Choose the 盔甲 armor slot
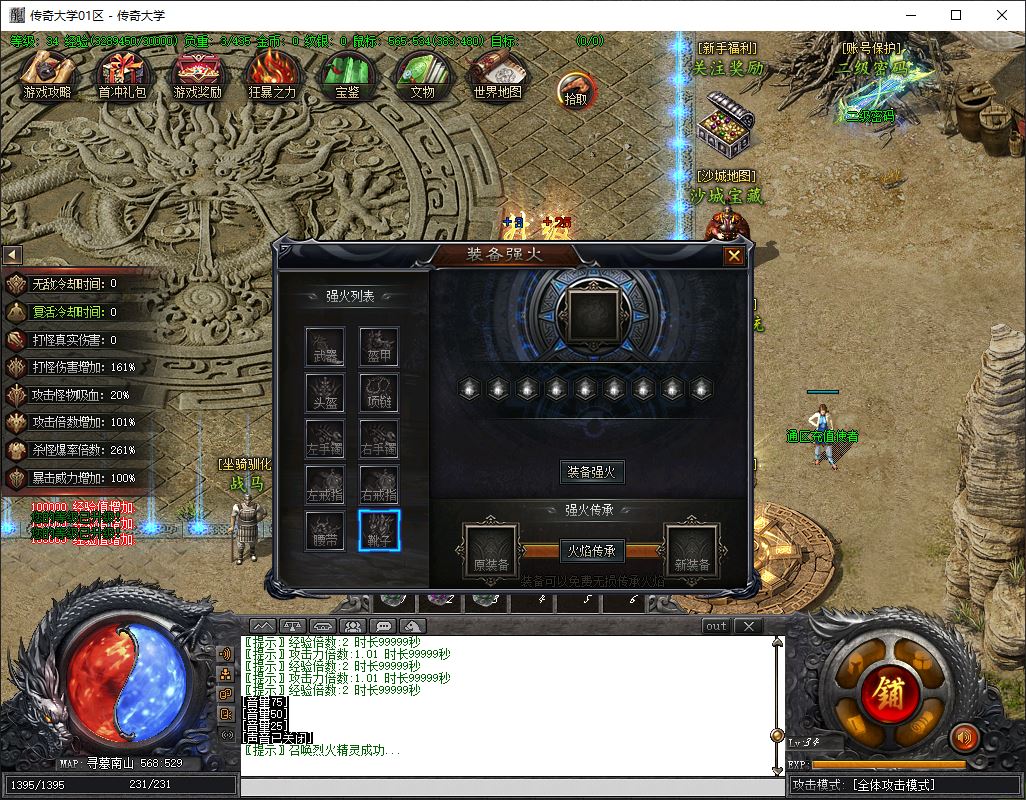 click(x=379, y=347)
